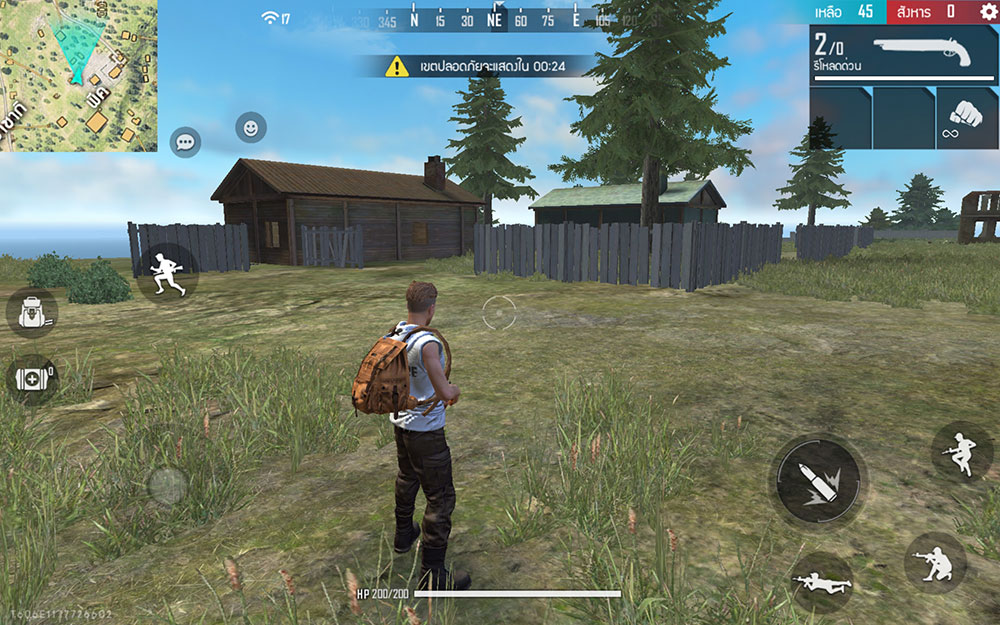Toggle the sprint running button
Image resolution: width=1000 pixels, height=625 pixels.
click(x=165, y=272)
